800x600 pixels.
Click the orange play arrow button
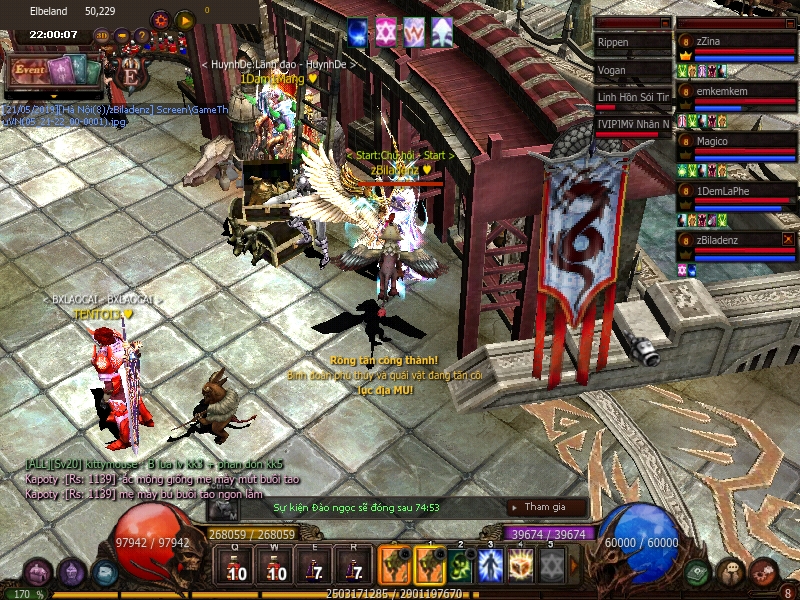click(x=185, y=20)
